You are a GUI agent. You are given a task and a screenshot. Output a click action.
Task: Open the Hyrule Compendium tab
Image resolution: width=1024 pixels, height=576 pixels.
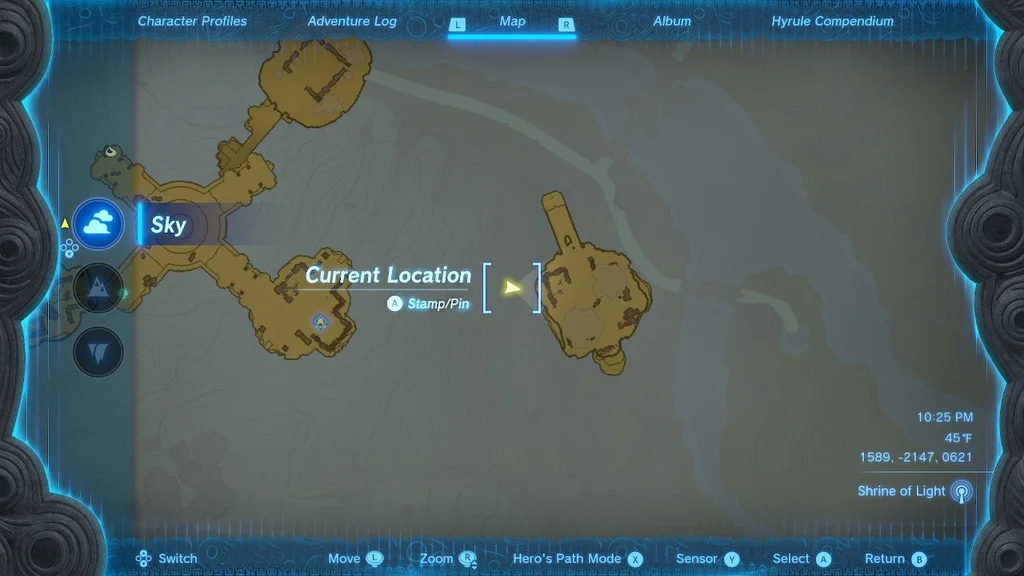tap(832, 21)
